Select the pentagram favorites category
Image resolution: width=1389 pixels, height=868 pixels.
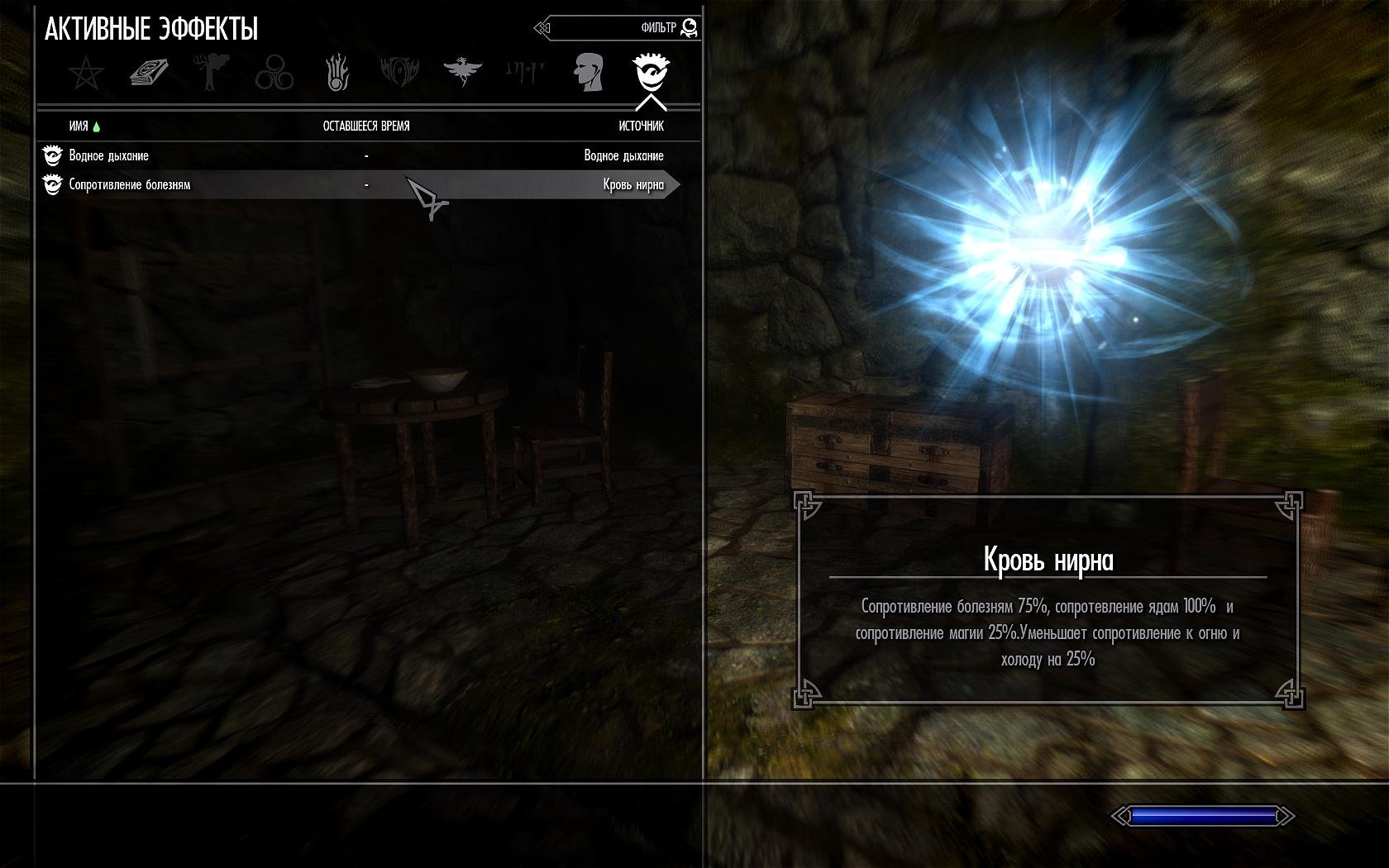(85, 74)
